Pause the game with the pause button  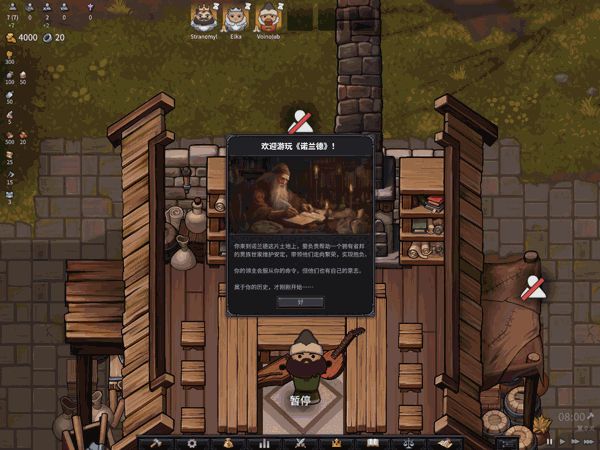(549, 441)
